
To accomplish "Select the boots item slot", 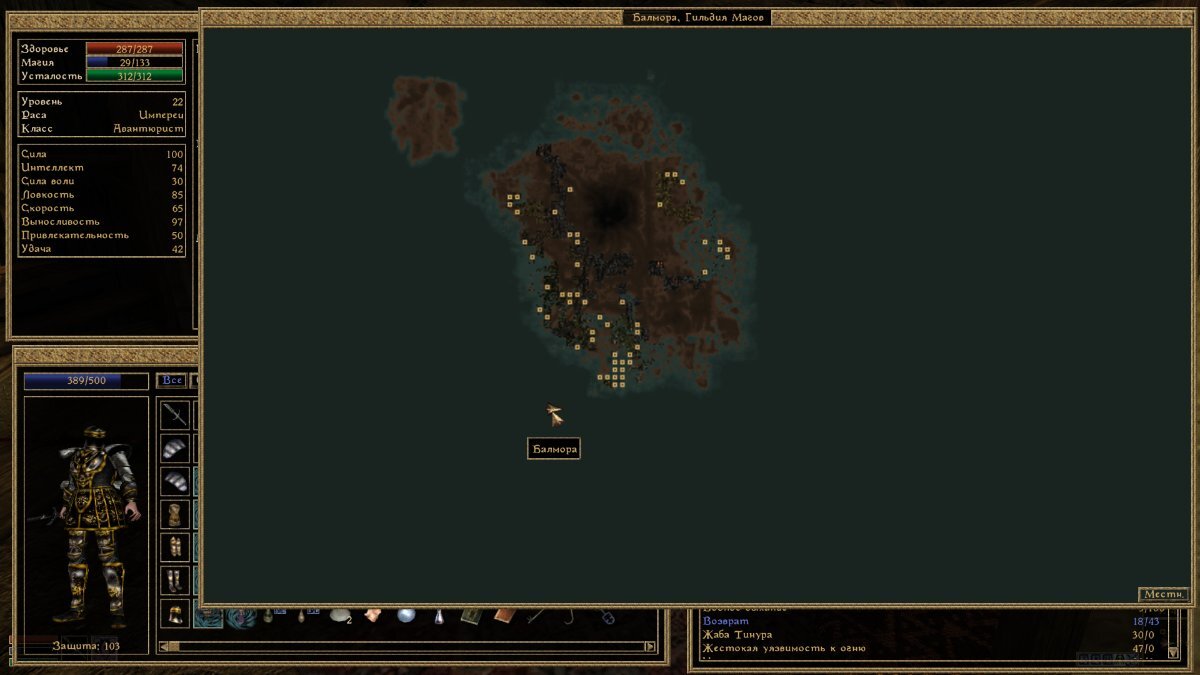I will 175,580.
